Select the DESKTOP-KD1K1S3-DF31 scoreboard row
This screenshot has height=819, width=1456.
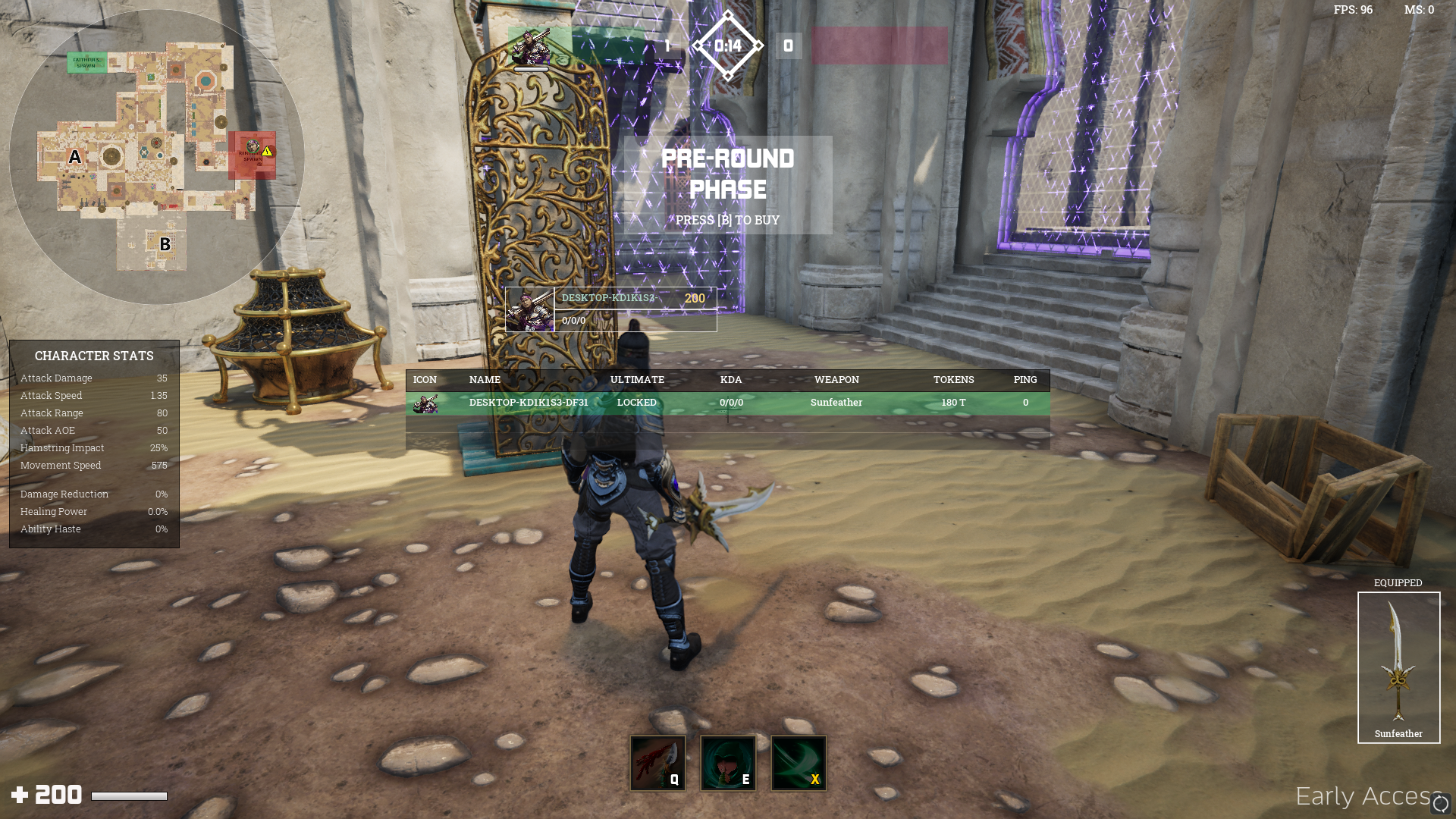[529, 403]
